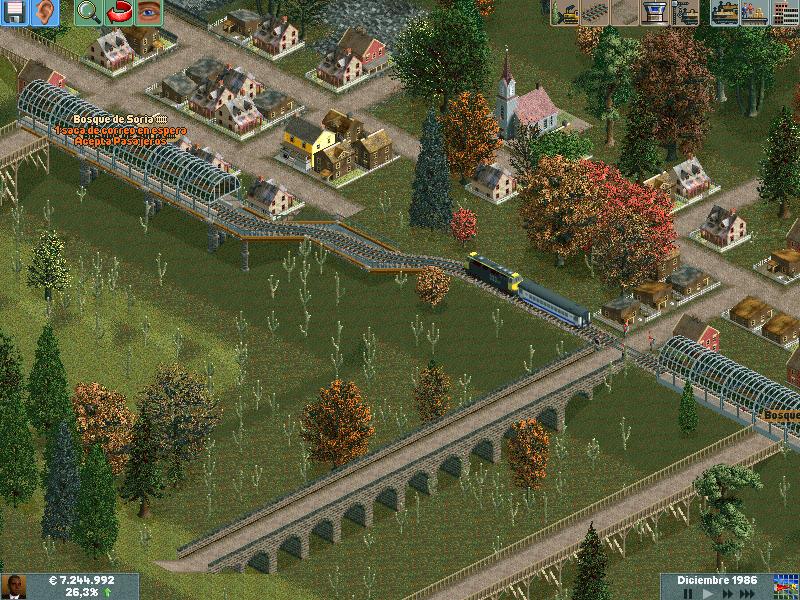Screen dimensions: 800x600
Task: Open the floppy disk save/load menu
Action: click(15, 13)
